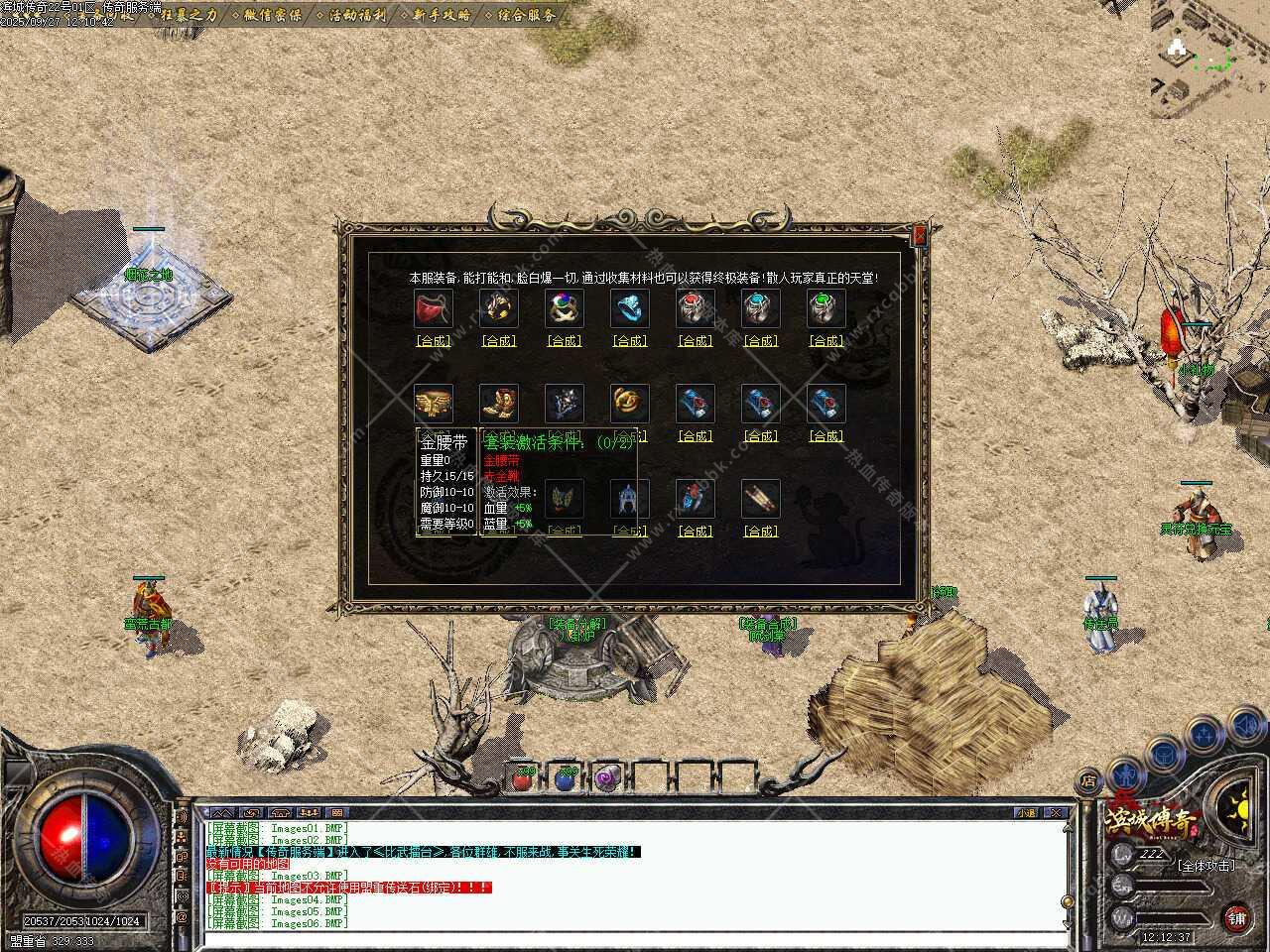Synthesize the scroll item
The width and height of the screenshot is (1270, 952).
(x=760, y=531)
